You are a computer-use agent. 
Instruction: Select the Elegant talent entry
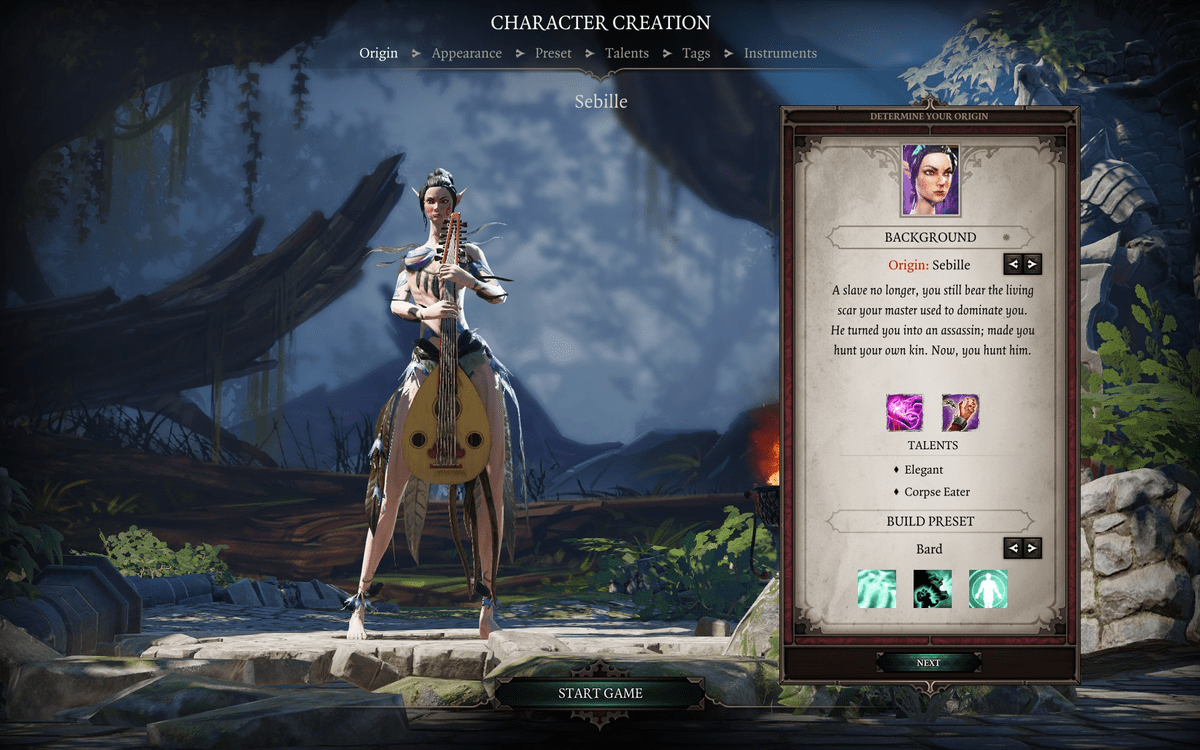(923, 469)
